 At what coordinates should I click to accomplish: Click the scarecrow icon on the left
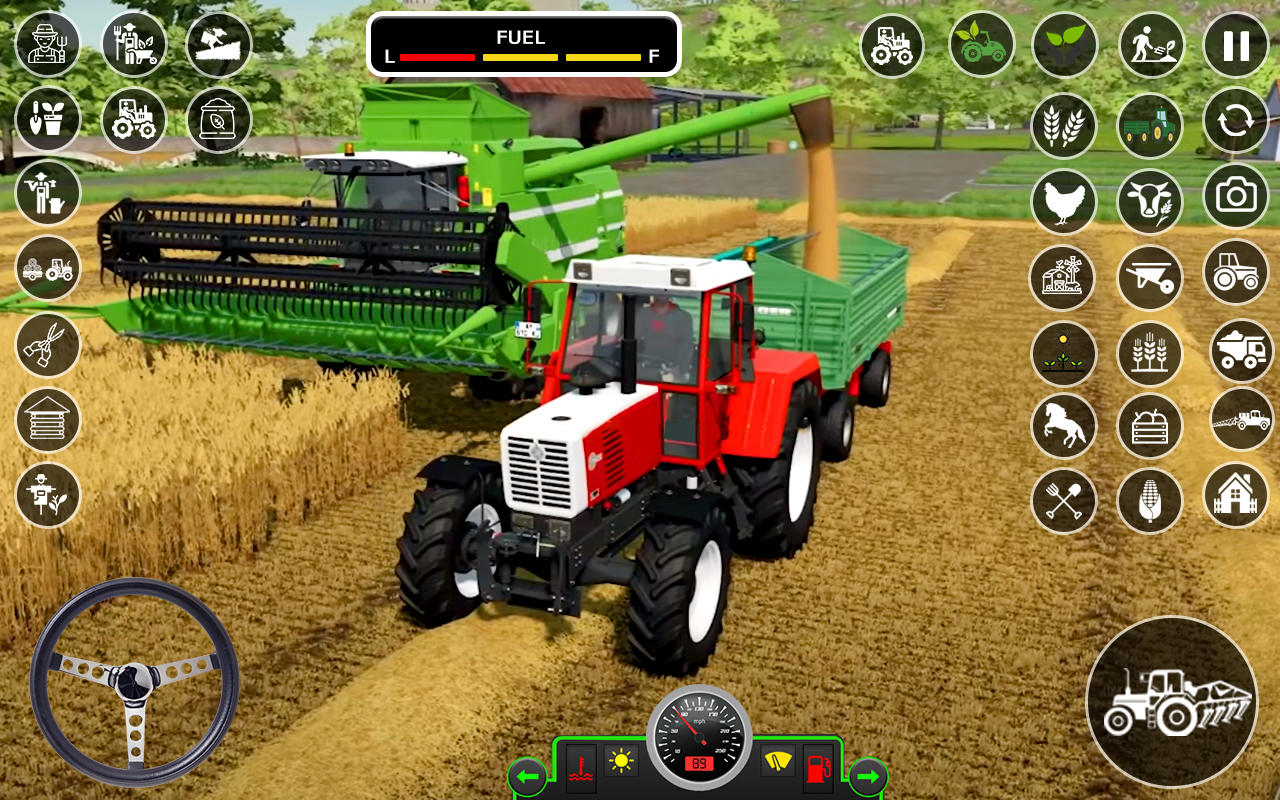point(48,497)
